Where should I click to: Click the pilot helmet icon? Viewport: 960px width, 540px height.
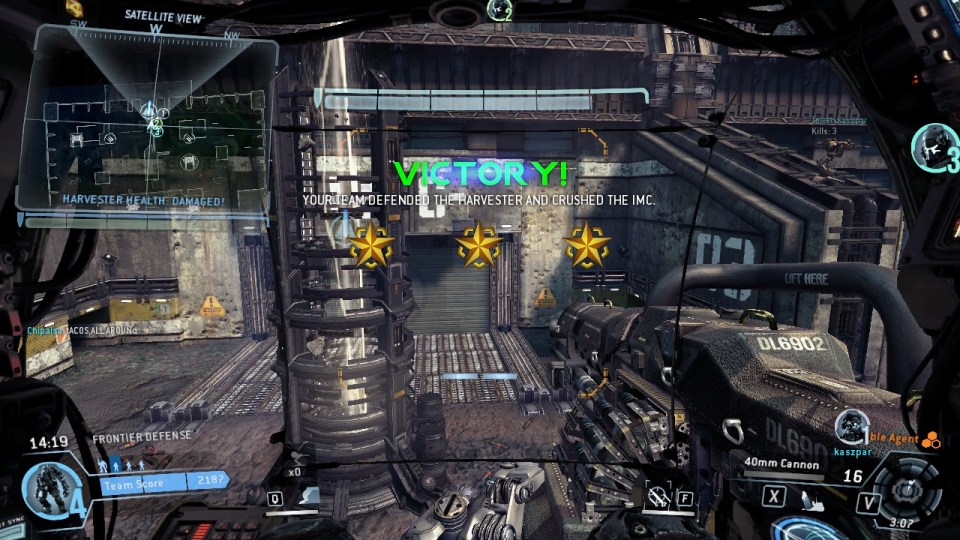coord(933,145)
